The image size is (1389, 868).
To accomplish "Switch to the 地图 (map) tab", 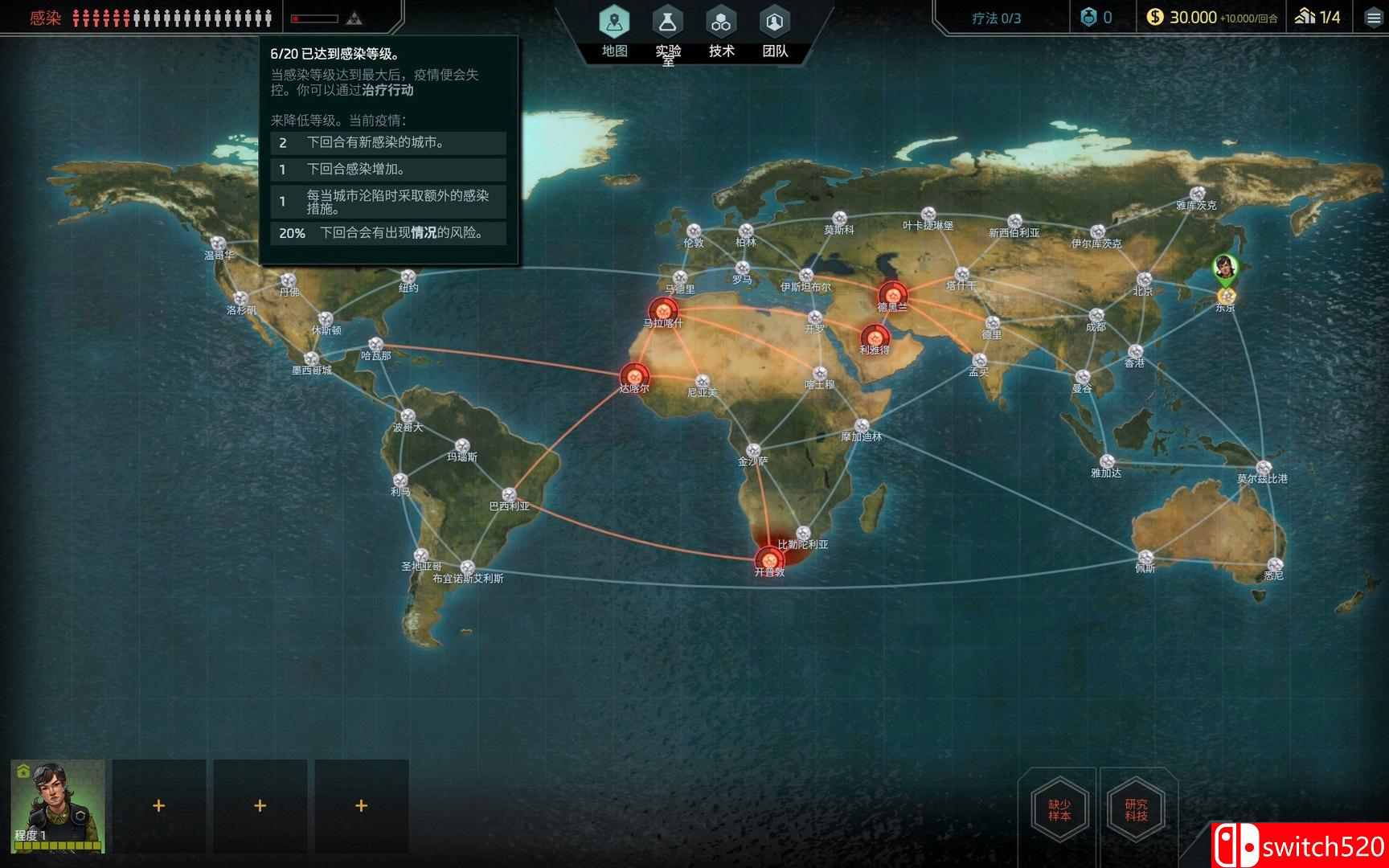I will pyautogui.click(x=615, y=23).
